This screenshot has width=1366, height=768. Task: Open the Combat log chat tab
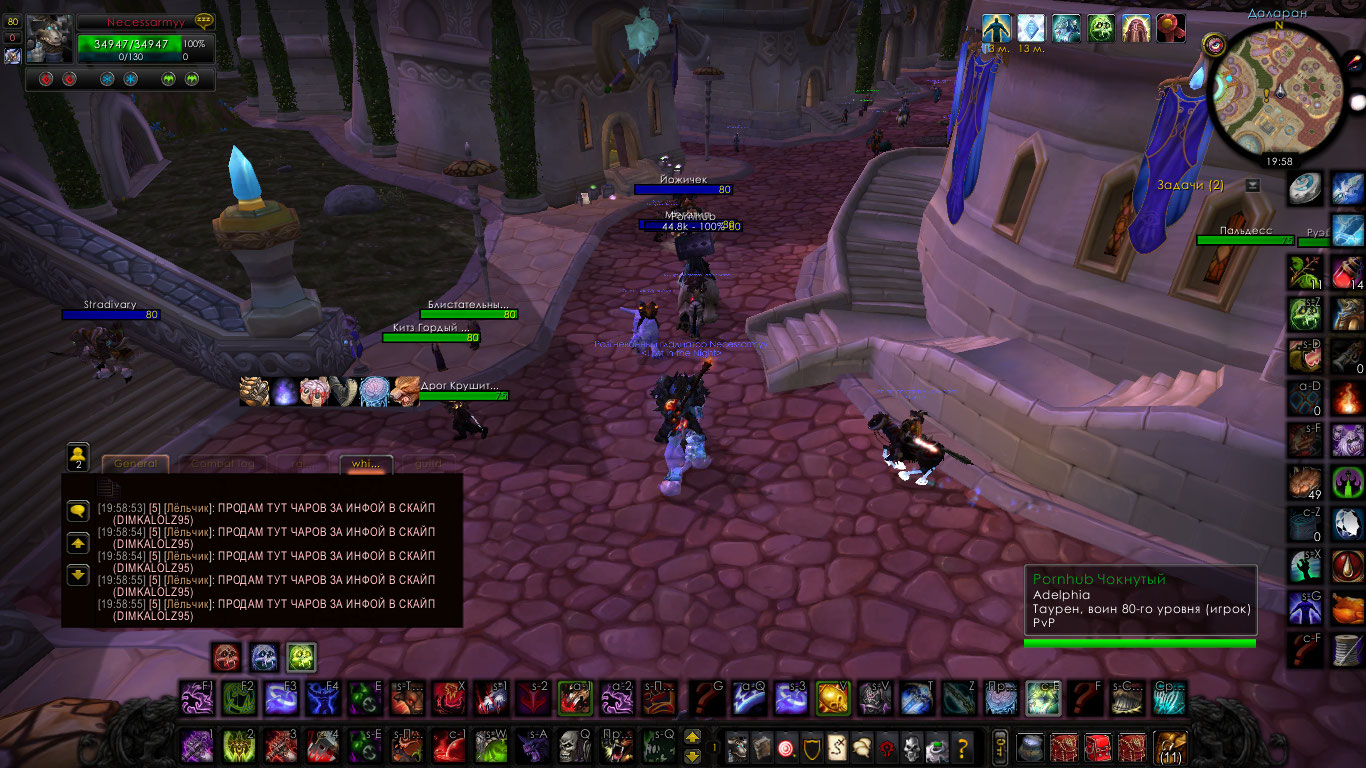point(223,464)
